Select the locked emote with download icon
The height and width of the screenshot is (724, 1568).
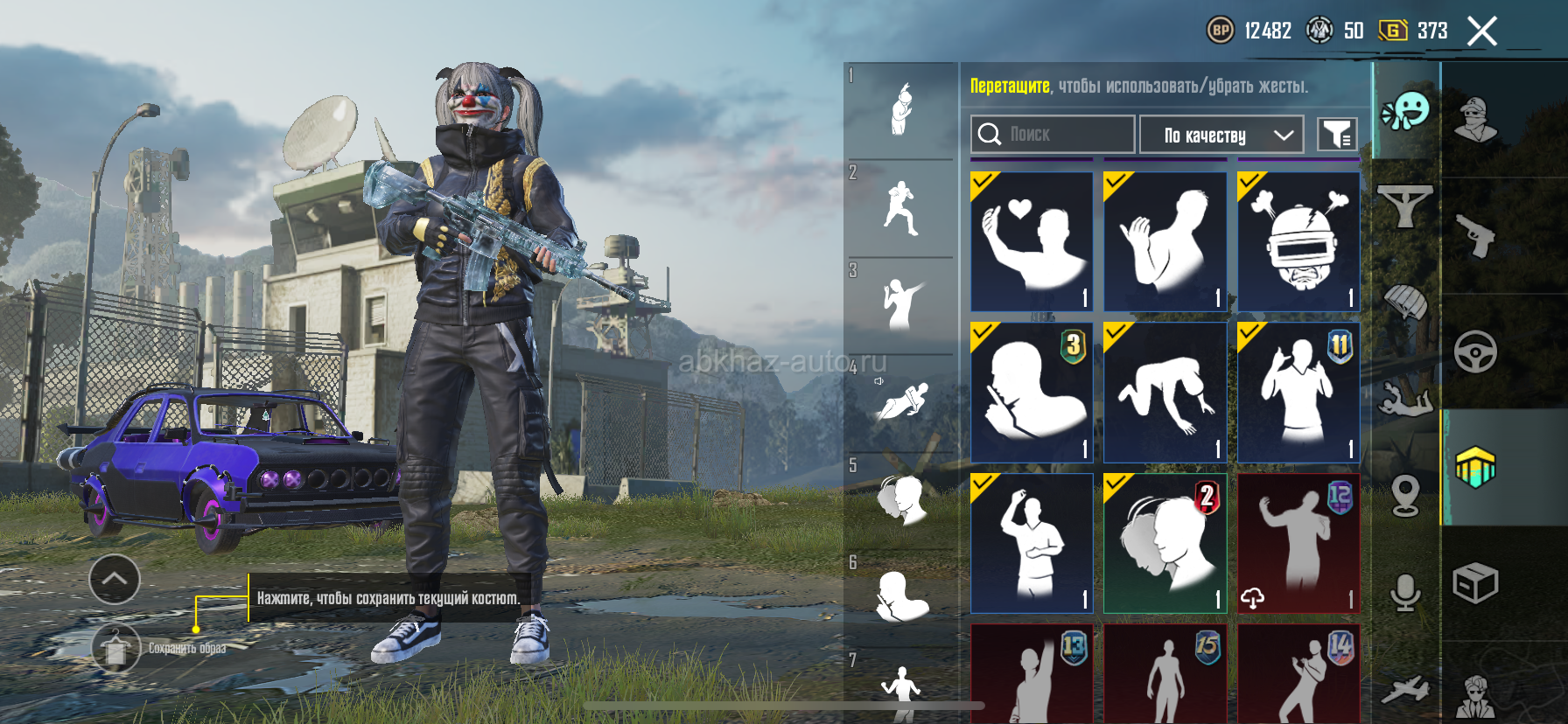pyautogui.click(x=1298, y=543)
